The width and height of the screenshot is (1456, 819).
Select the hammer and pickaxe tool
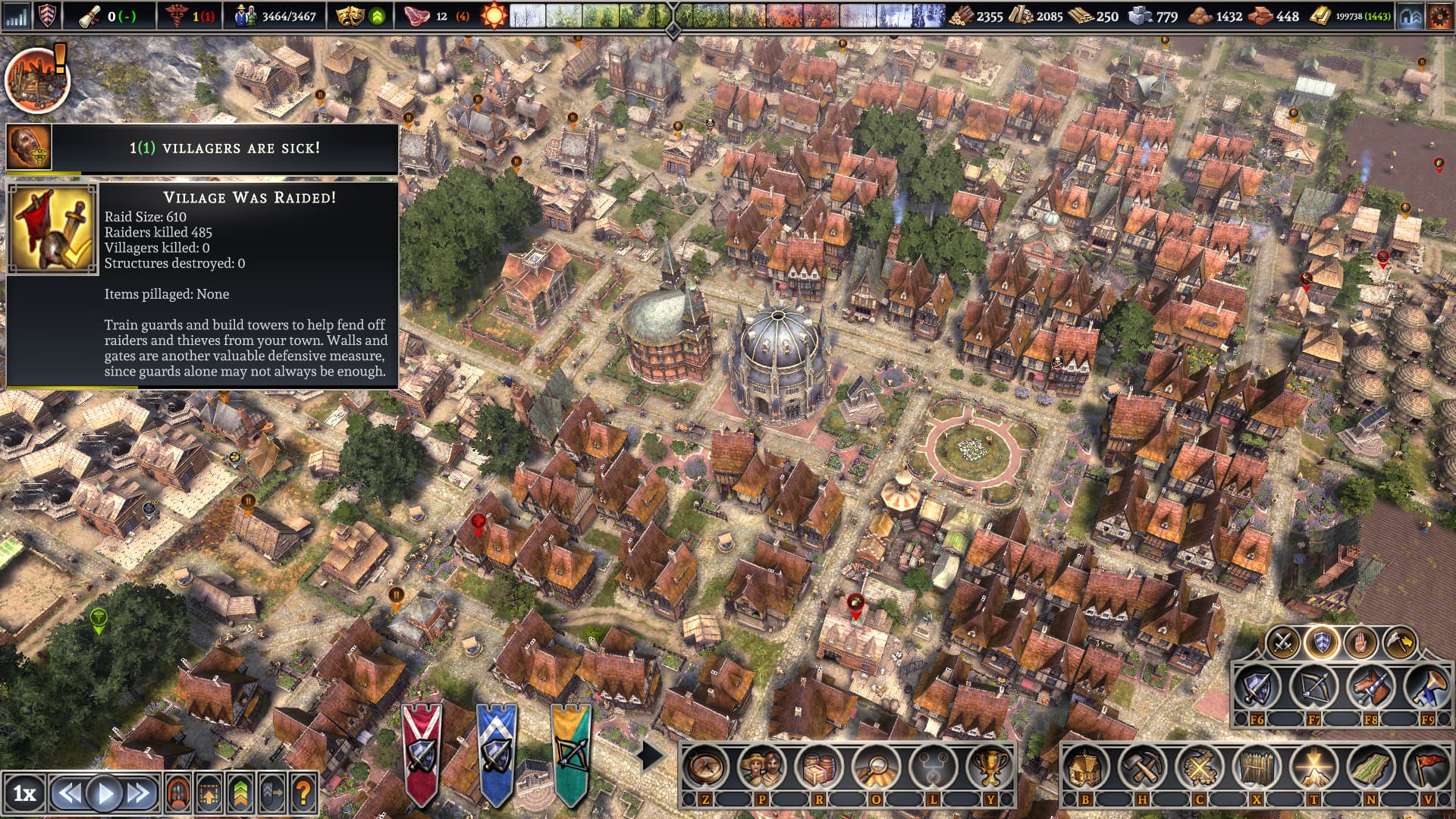1141,767
